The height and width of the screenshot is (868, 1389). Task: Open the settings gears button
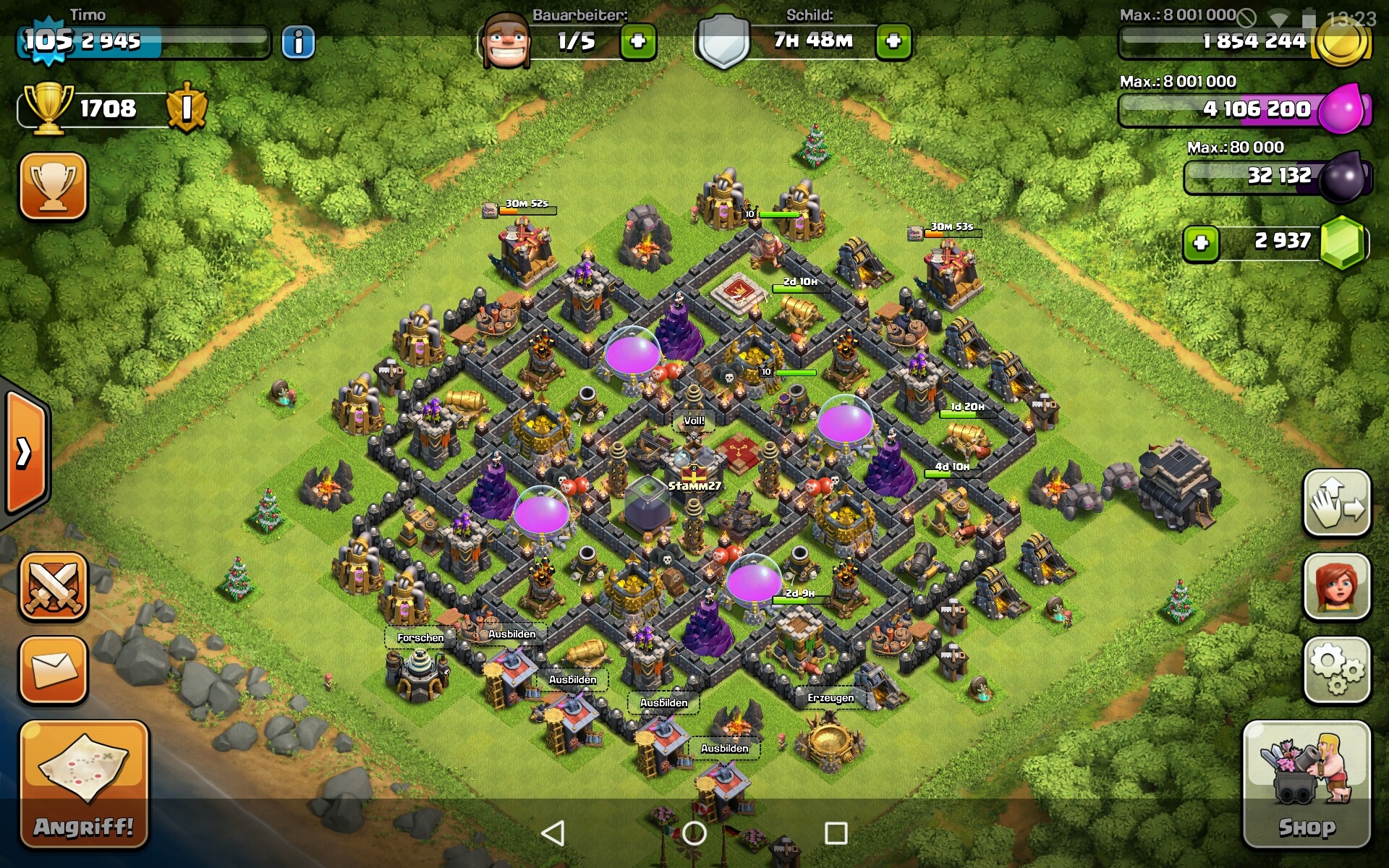pyautogui.click(x=1337, y=670)
